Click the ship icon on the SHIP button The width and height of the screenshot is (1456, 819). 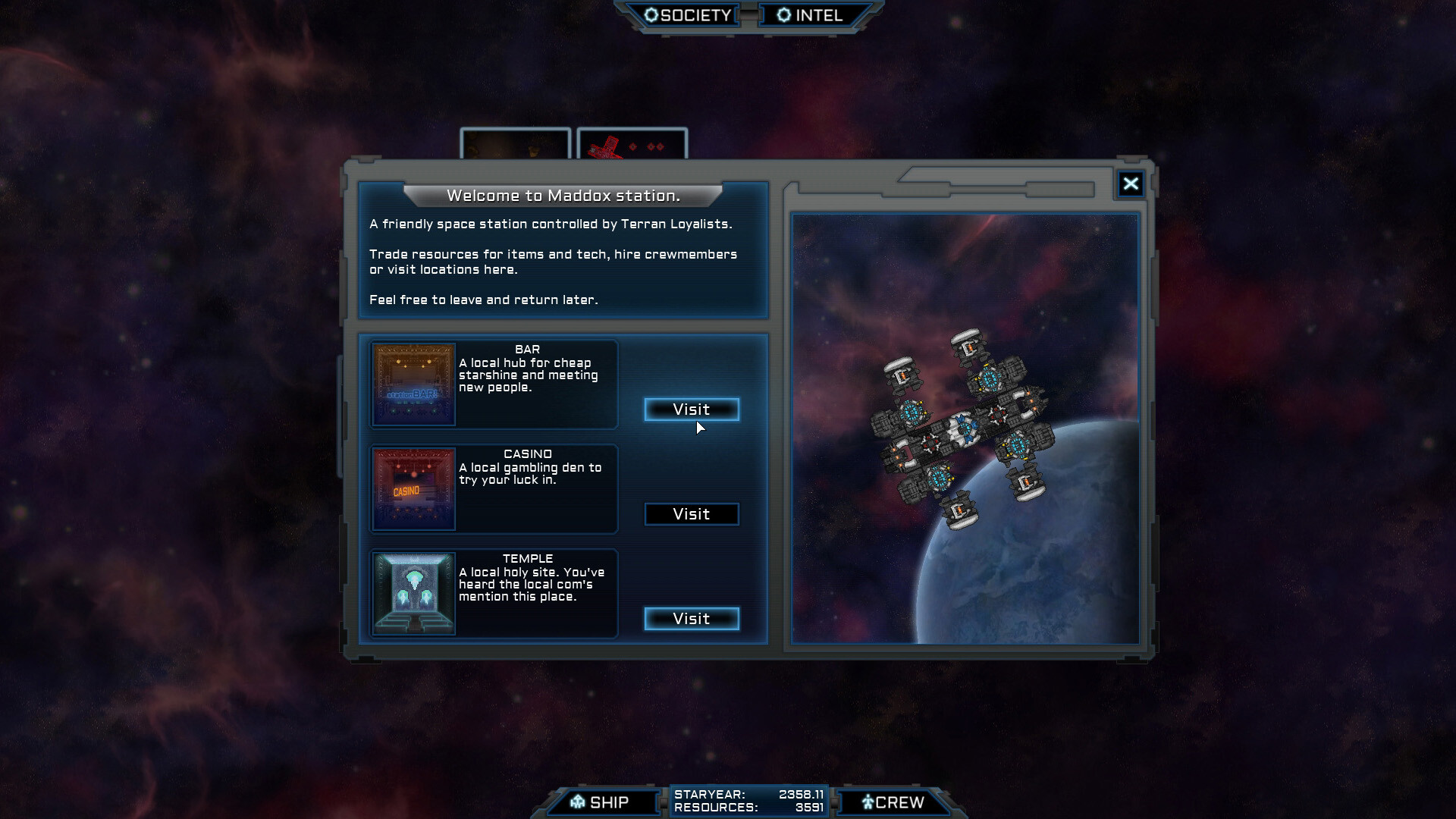[578, 802]
